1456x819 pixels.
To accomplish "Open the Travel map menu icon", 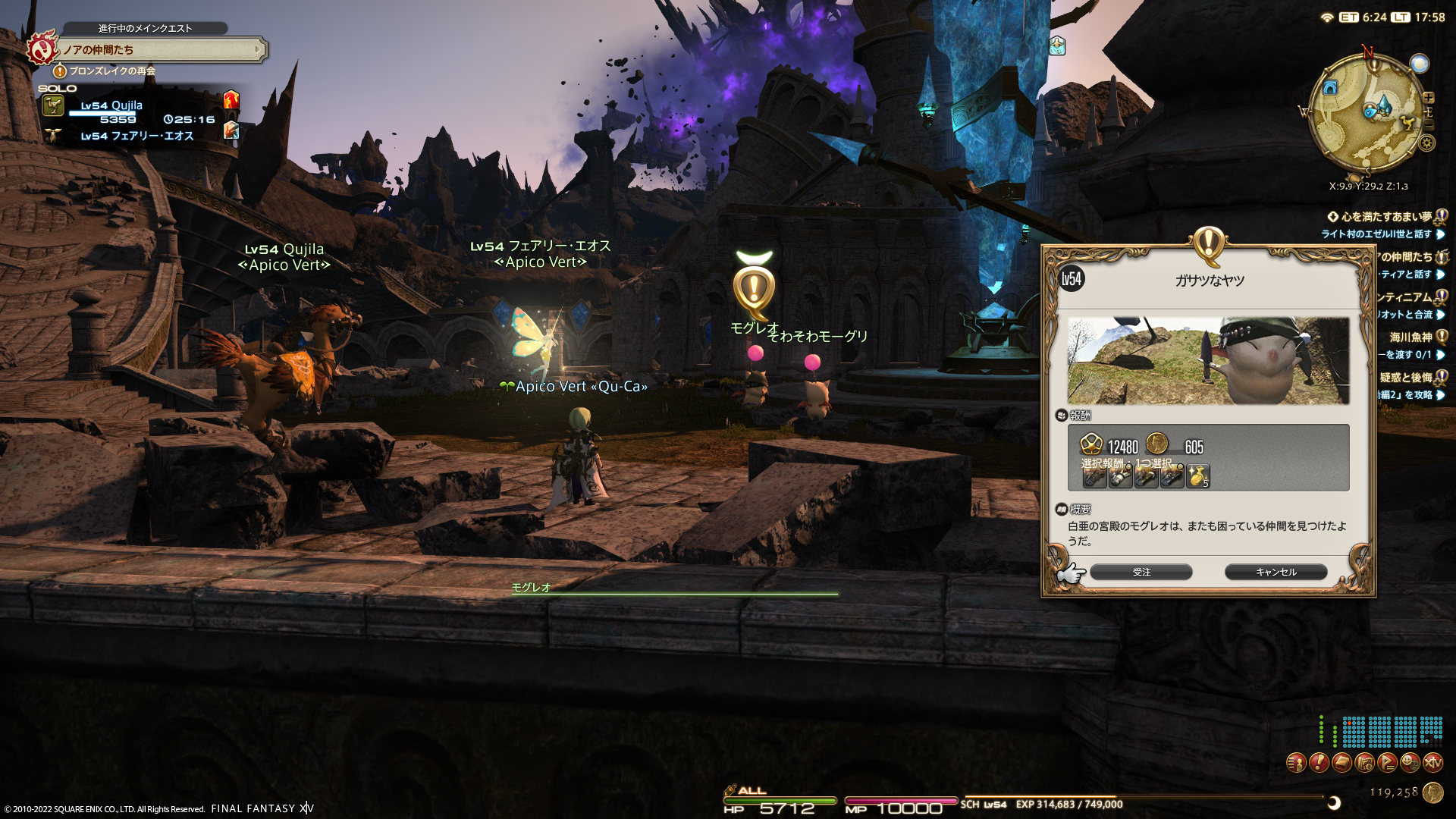I will (x=1364, y=762).
